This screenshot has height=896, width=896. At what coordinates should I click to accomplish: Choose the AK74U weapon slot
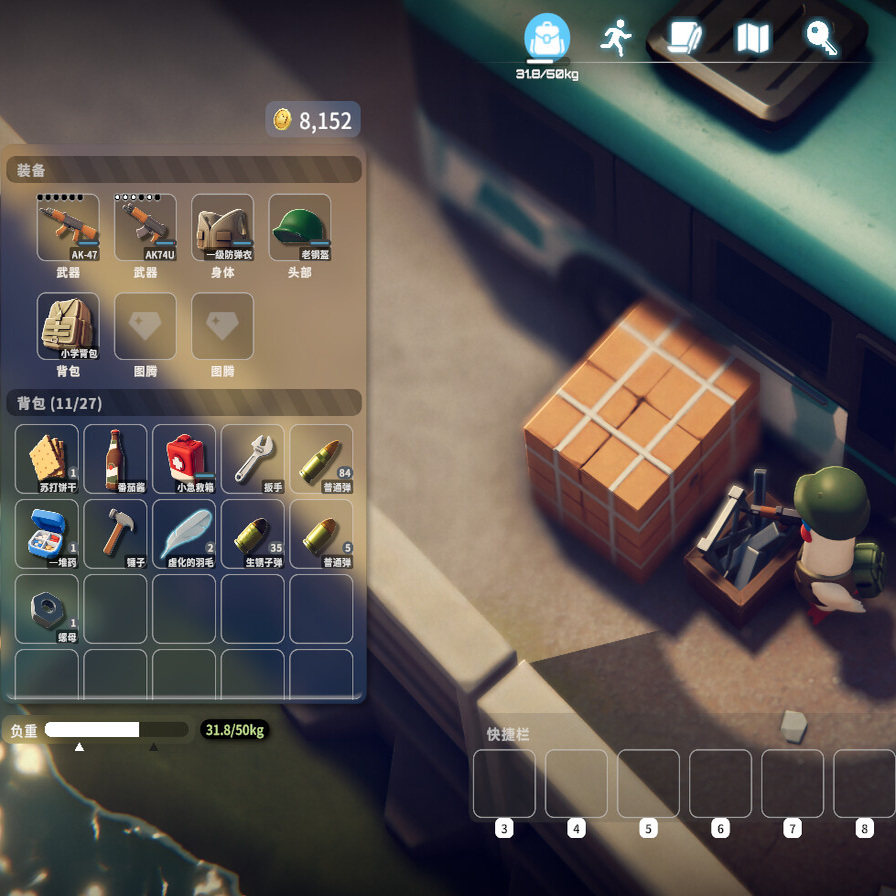(145, 228)
